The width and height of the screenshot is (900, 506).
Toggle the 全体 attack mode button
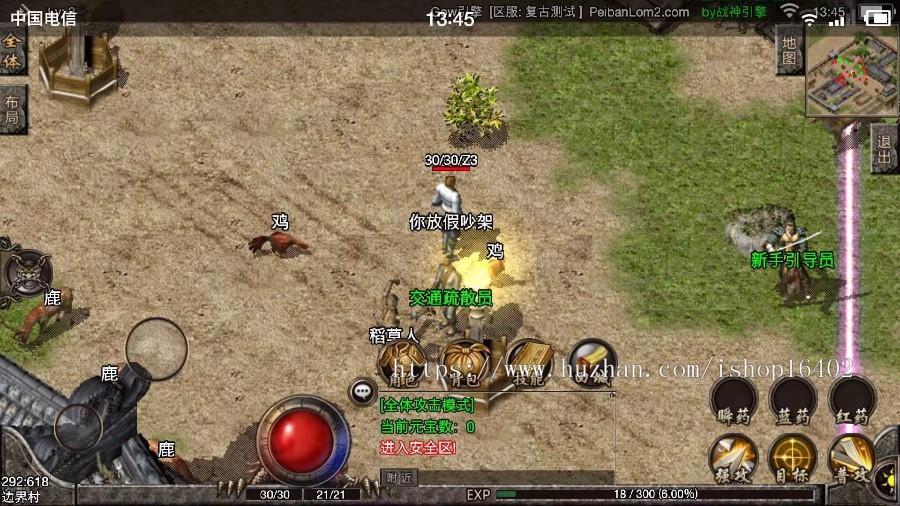coord(12,52)
